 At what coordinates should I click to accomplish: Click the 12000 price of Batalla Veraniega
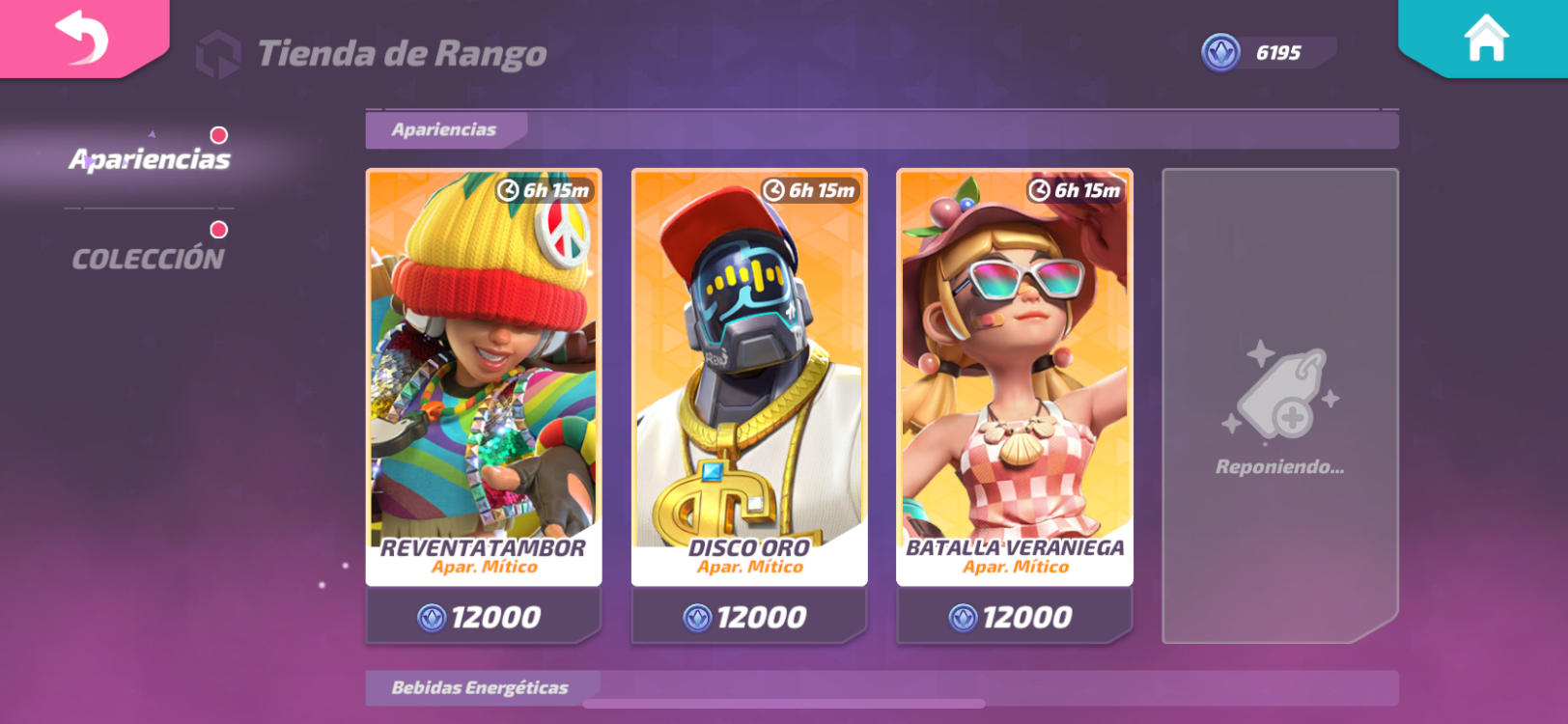click(x=1015, y=615)
